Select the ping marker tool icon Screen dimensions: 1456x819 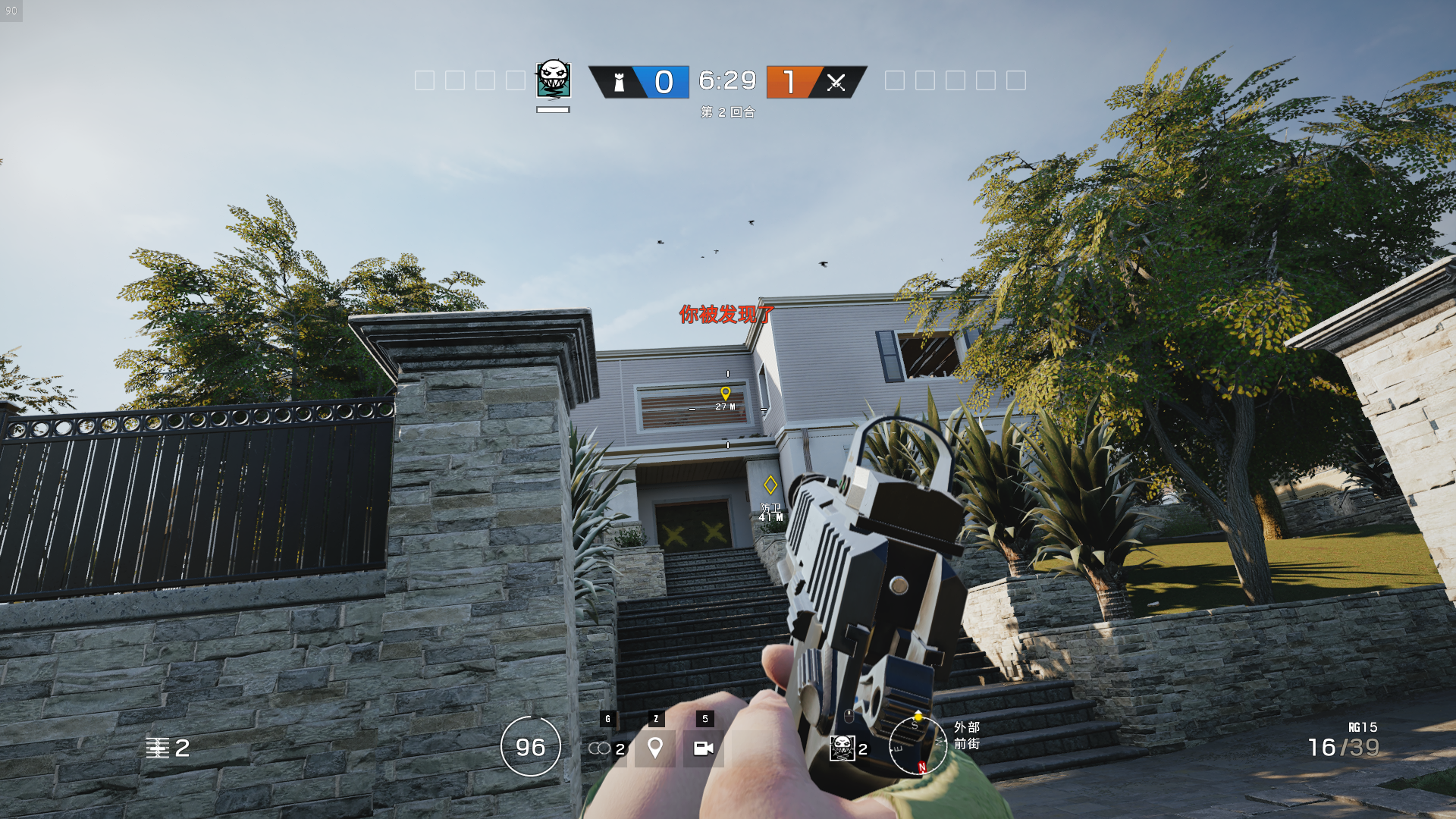pyautogui.click(x=655, y=748)
